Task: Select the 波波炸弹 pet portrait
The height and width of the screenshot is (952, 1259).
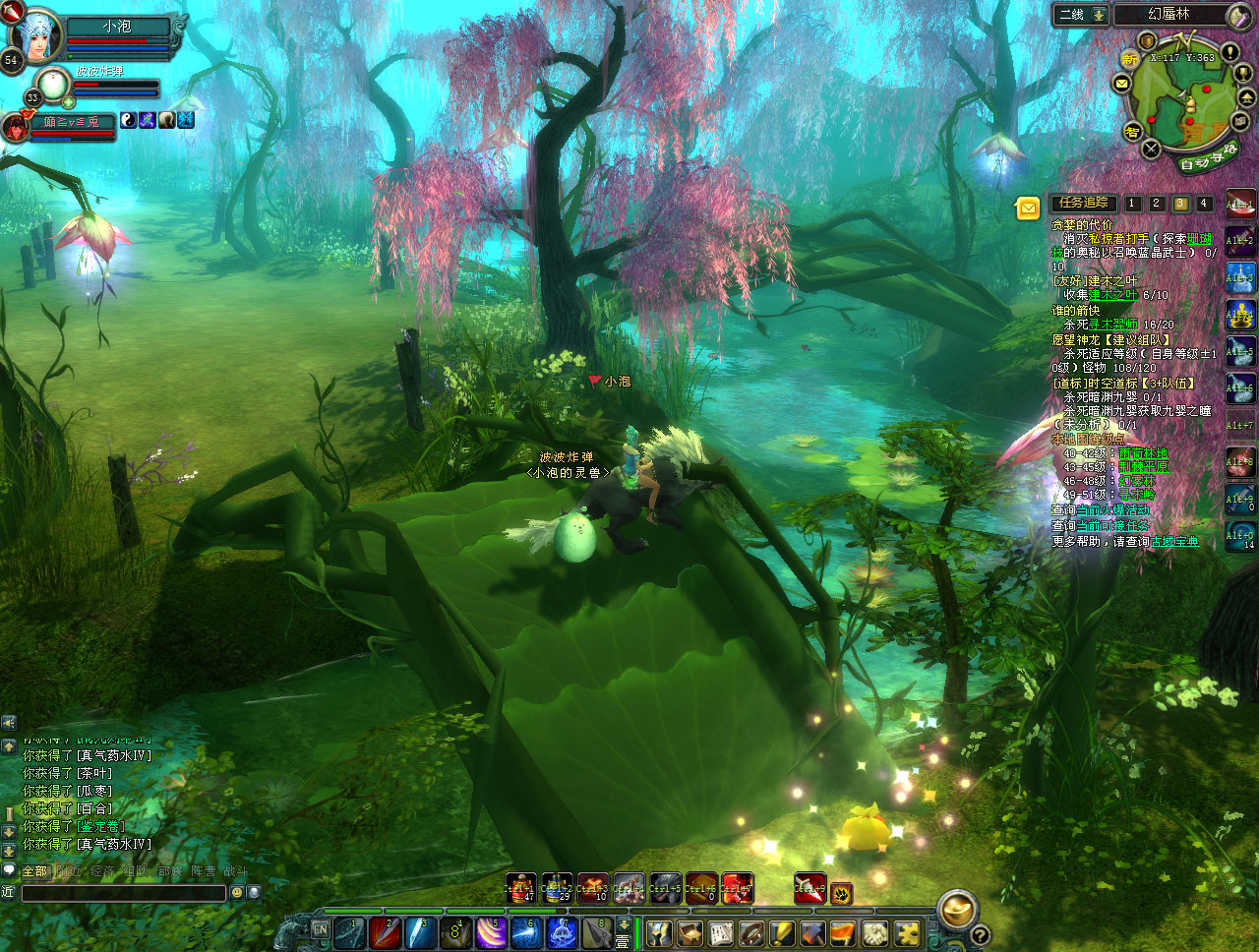Action: [51, 86]
